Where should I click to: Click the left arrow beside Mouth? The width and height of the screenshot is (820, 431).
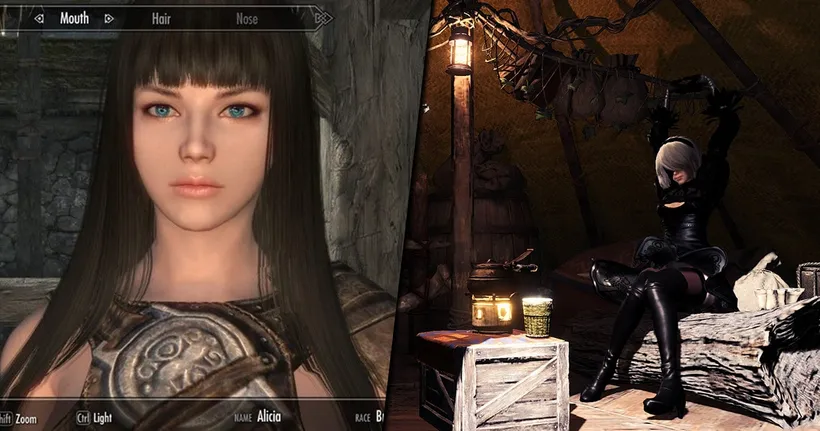click(x=37, y=18)
